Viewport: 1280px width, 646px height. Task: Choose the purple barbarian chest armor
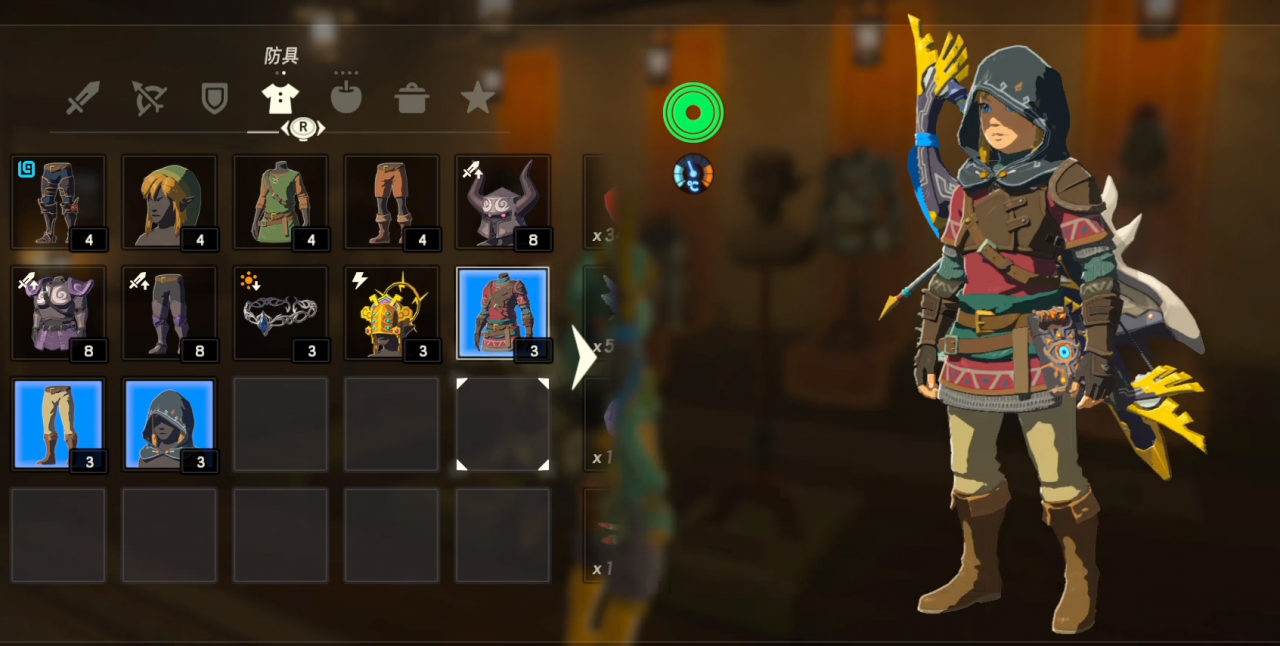coord(58,313)
